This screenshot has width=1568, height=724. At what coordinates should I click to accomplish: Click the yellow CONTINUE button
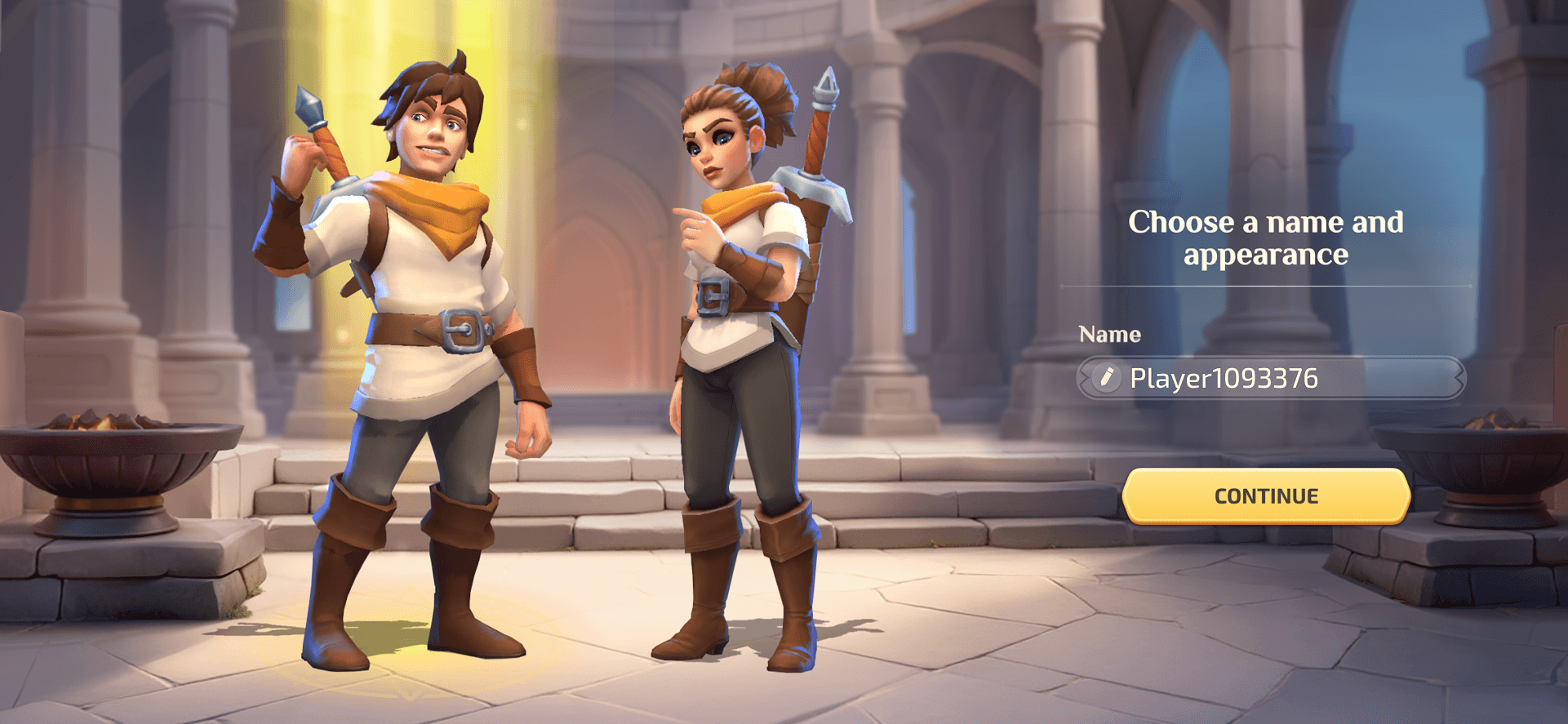point(1266,495)
